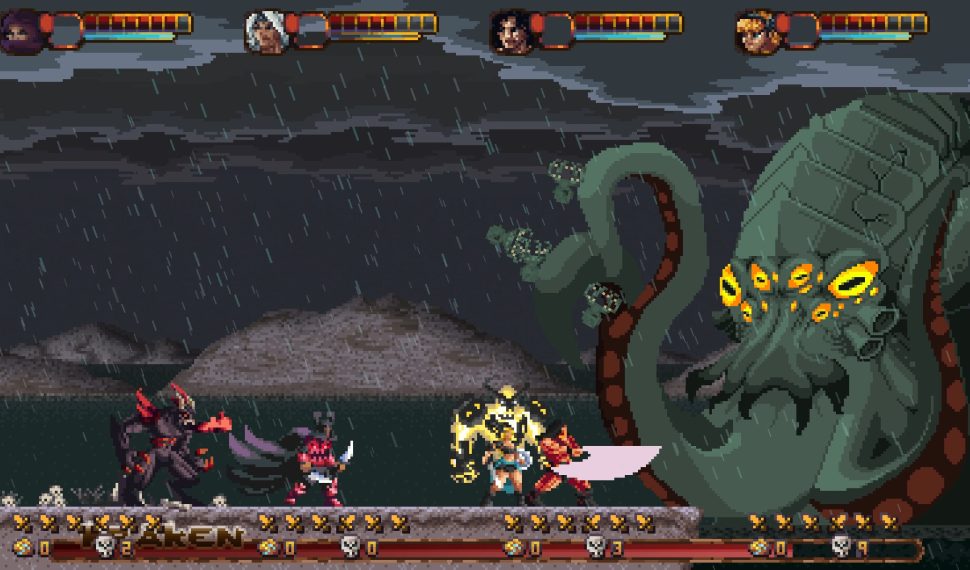Screen dimensions: 970x570
Task: Select the purple hooded character portrait
Action: pyautogui.click(x=22, y=32)
